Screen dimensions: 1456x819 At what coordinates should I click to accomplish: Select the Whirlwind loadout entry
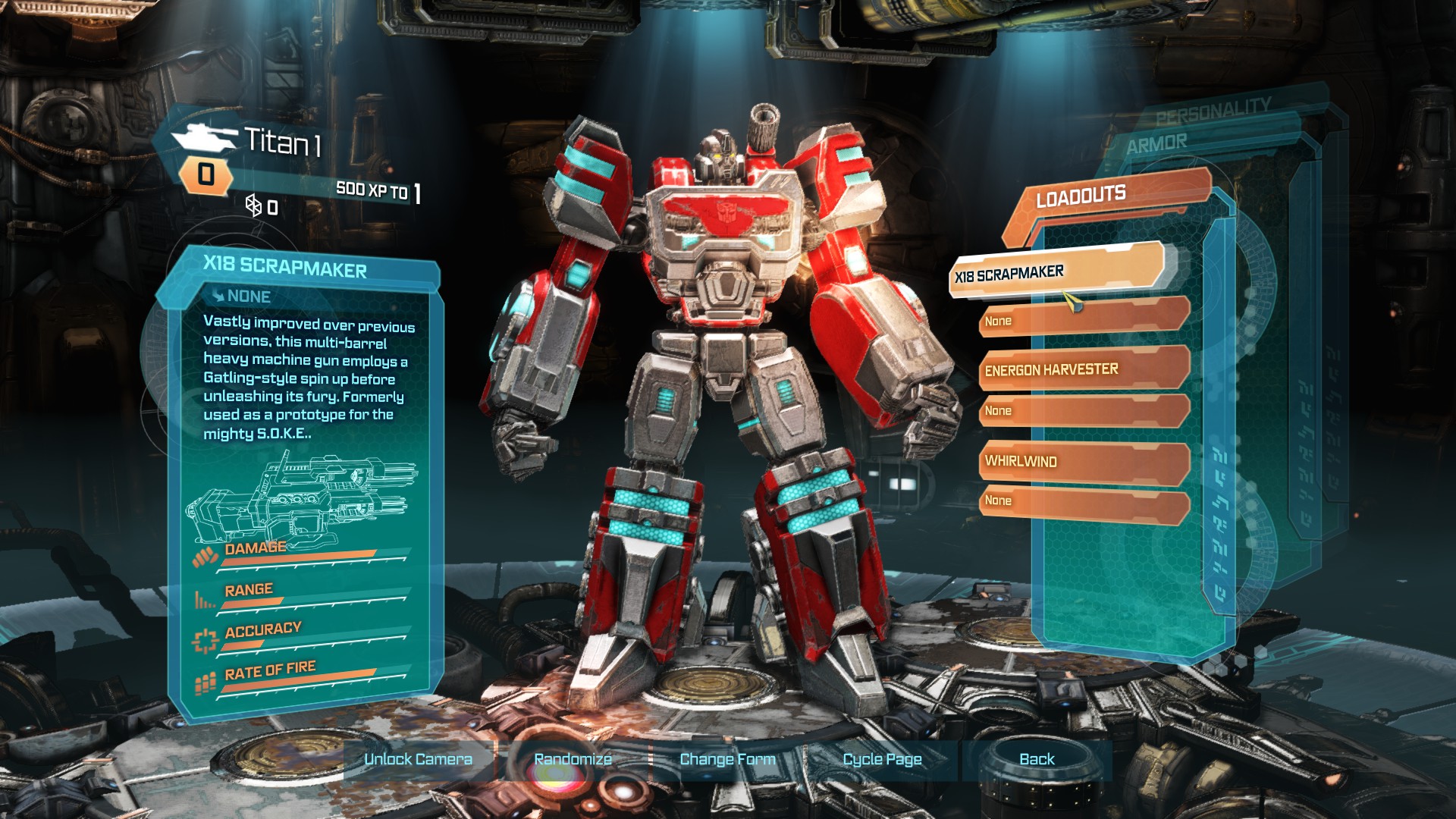[1083, 461]
